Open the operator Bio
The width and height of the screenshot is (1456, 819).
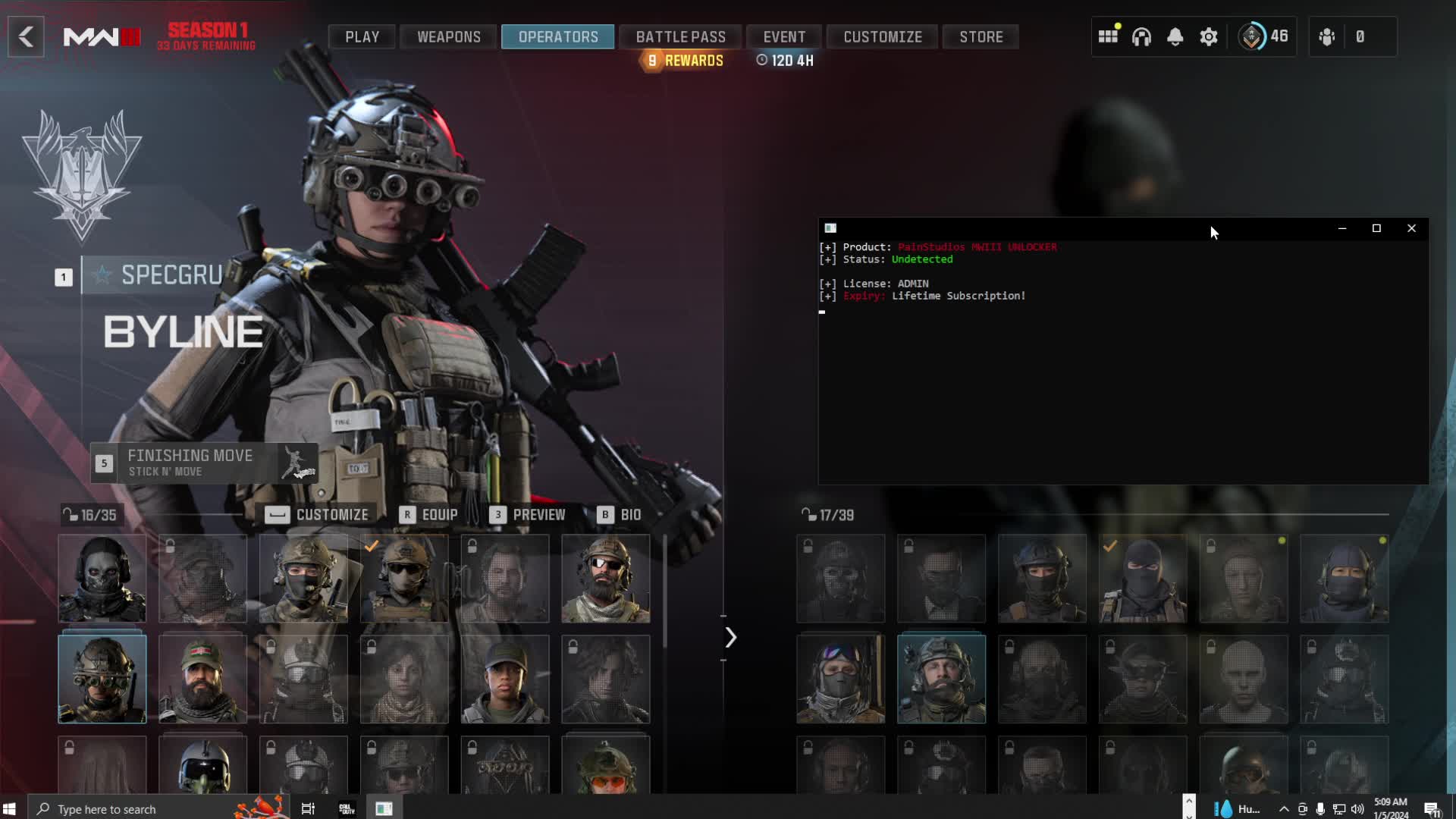(620, 515)
